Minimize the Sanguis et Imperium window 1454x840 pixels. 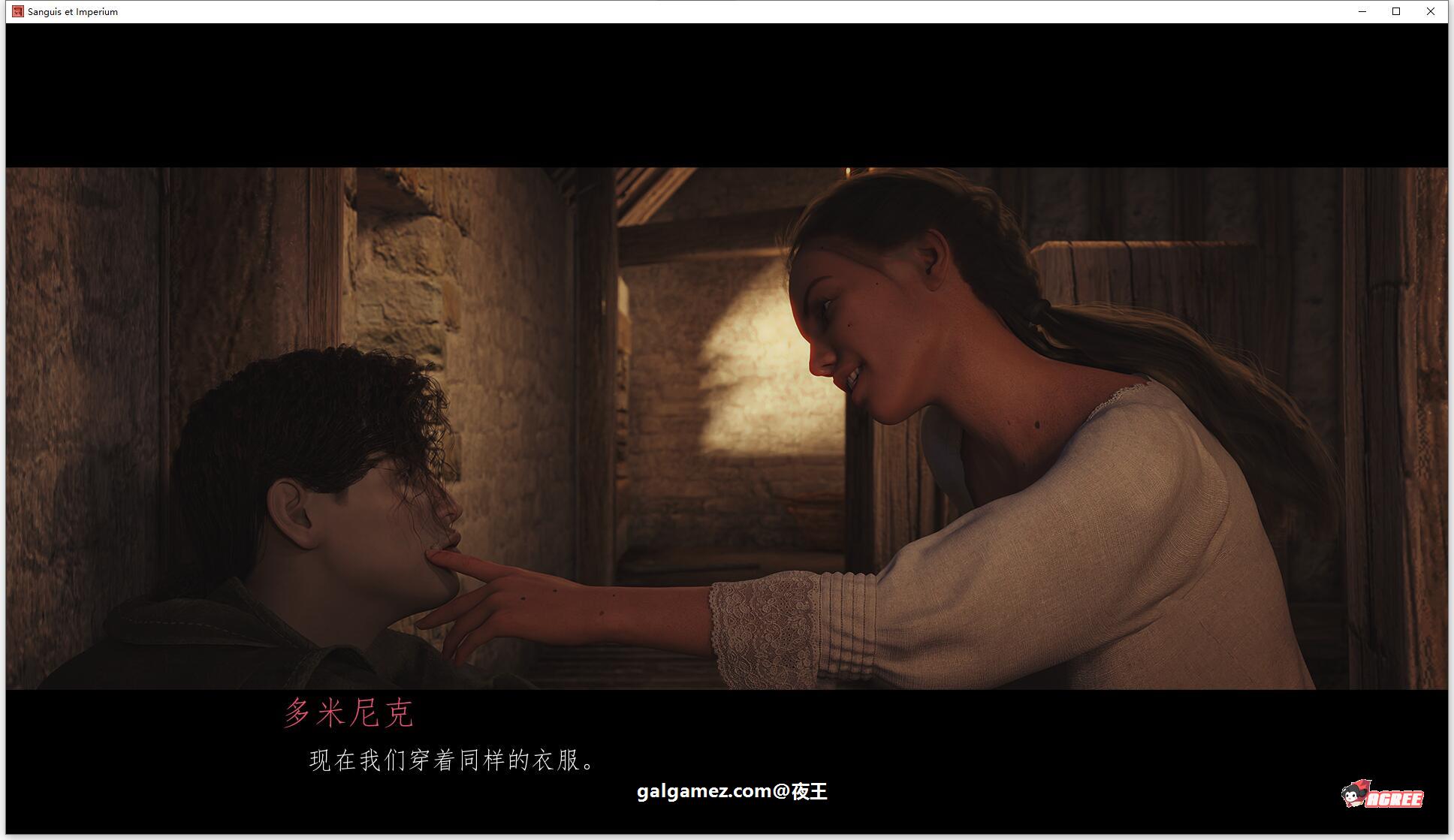pos(1362,11)
